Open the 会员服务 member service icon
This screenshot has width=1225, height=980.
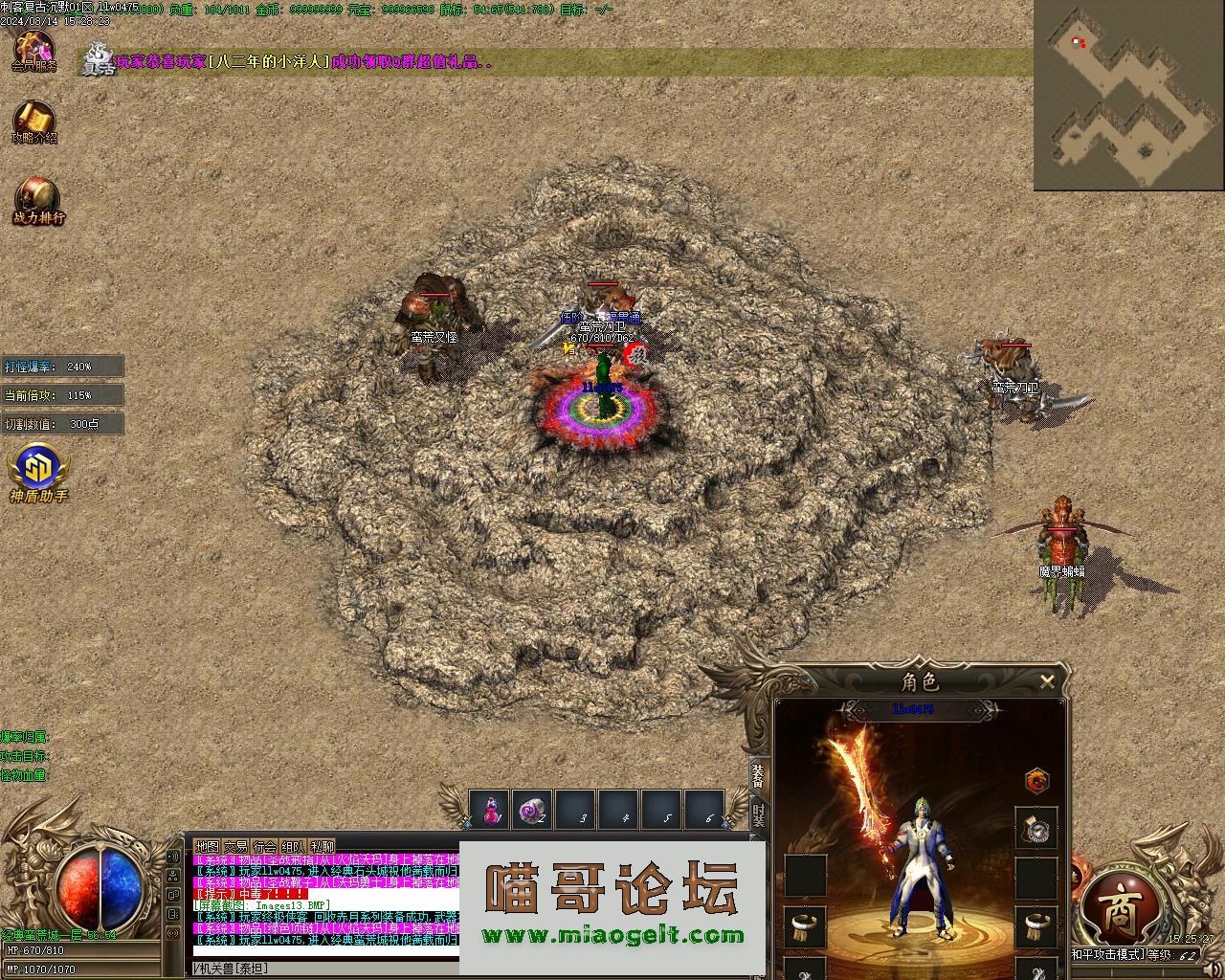point(34,50)
